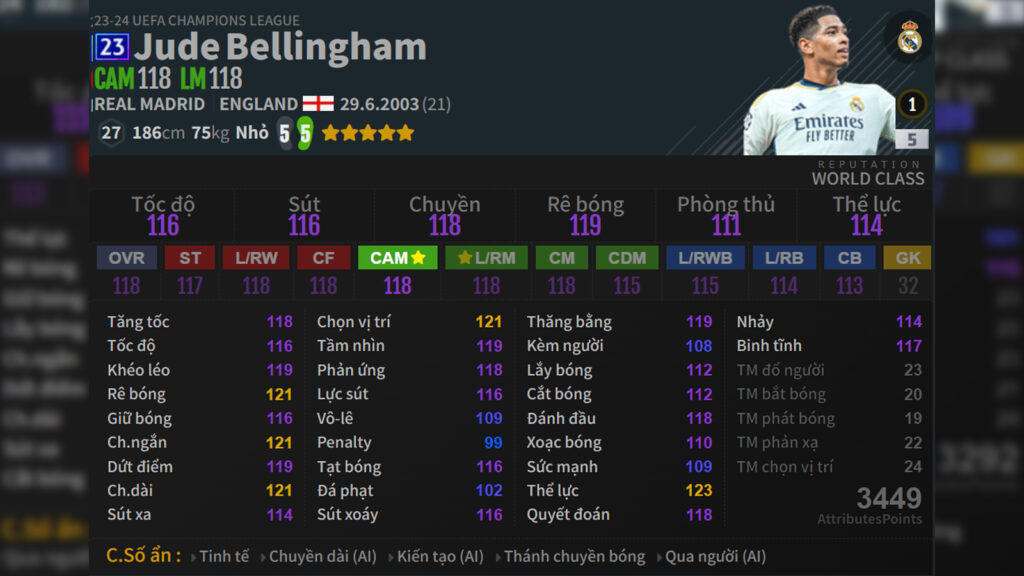The width and height of the screenshot is (1024, 576).
Task: Choose the L/RB position tab
Action: (x=784, y=258)
